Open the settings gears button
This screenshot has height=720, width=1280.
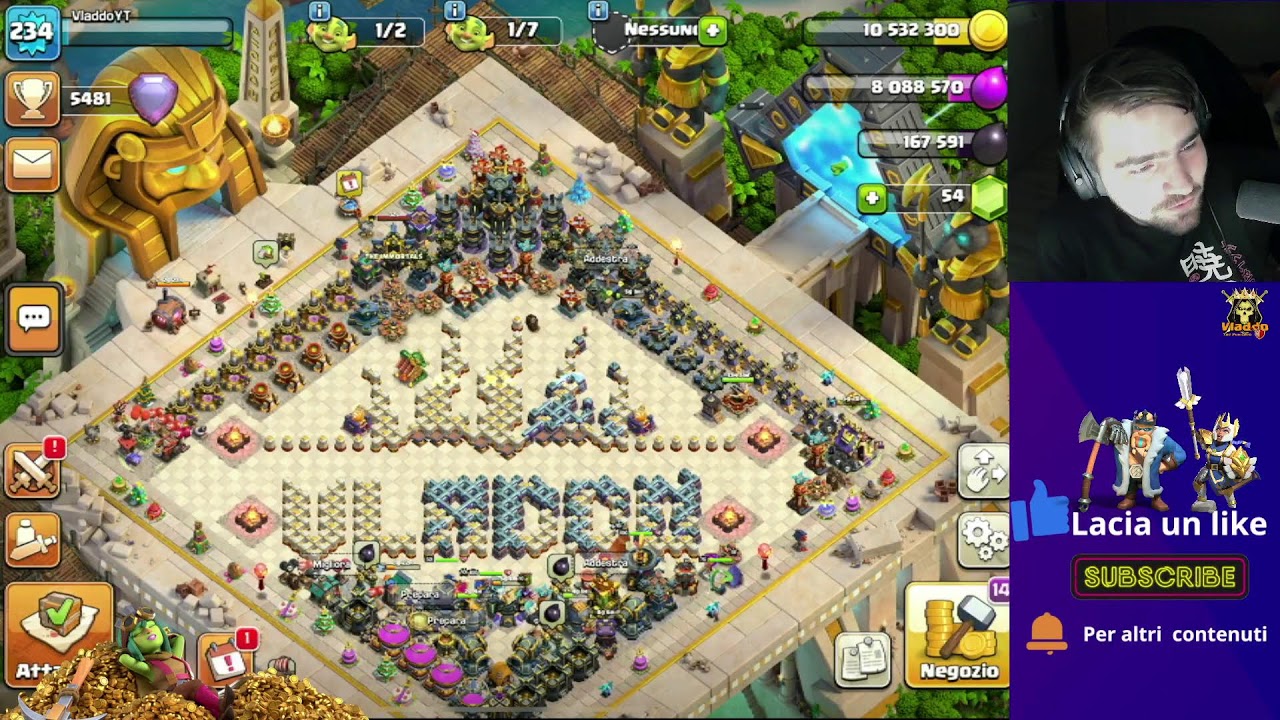[x=984, y=540]
